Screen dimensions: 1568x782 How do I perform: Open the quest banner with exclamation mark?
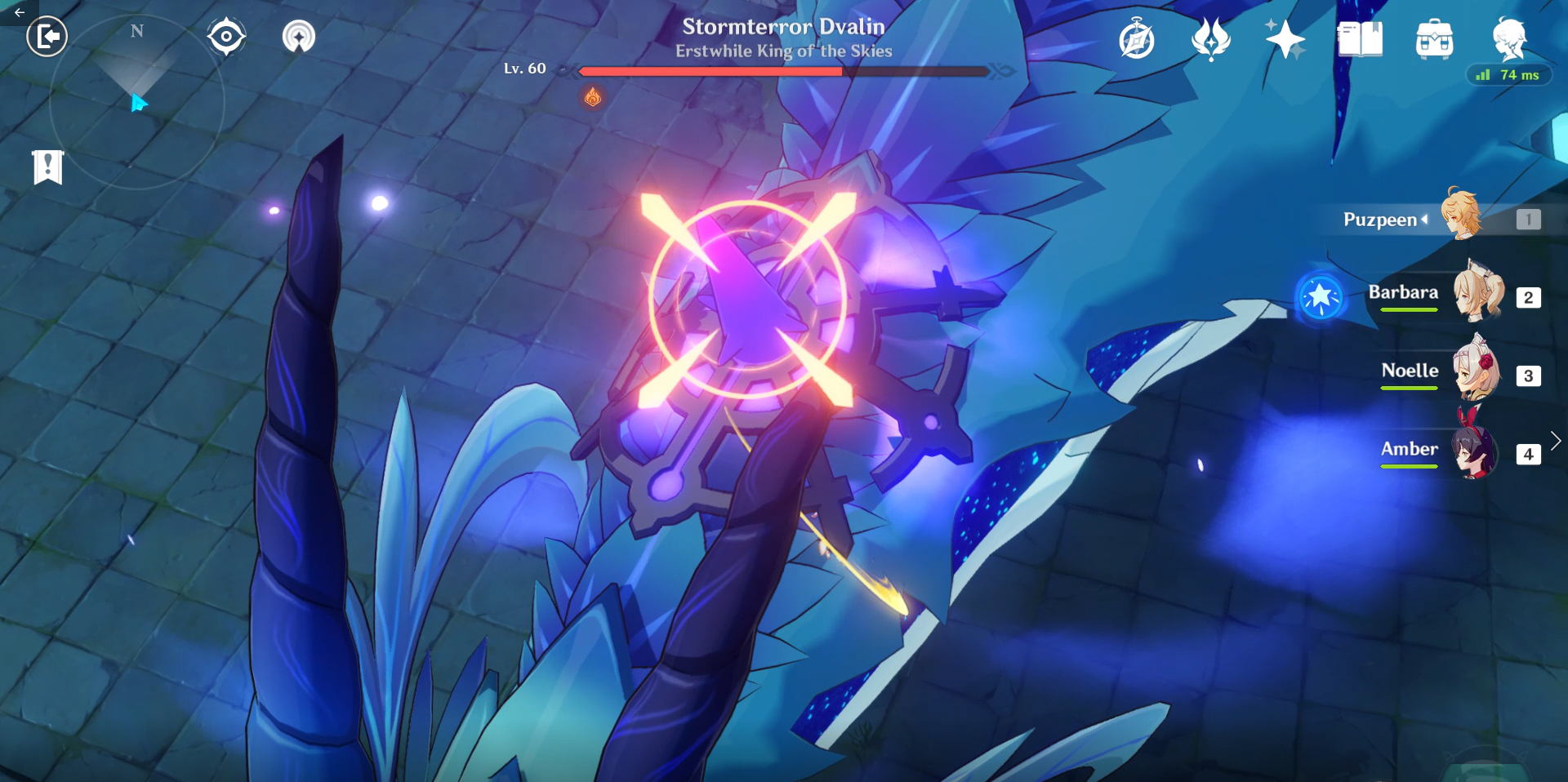pos(48,167)
